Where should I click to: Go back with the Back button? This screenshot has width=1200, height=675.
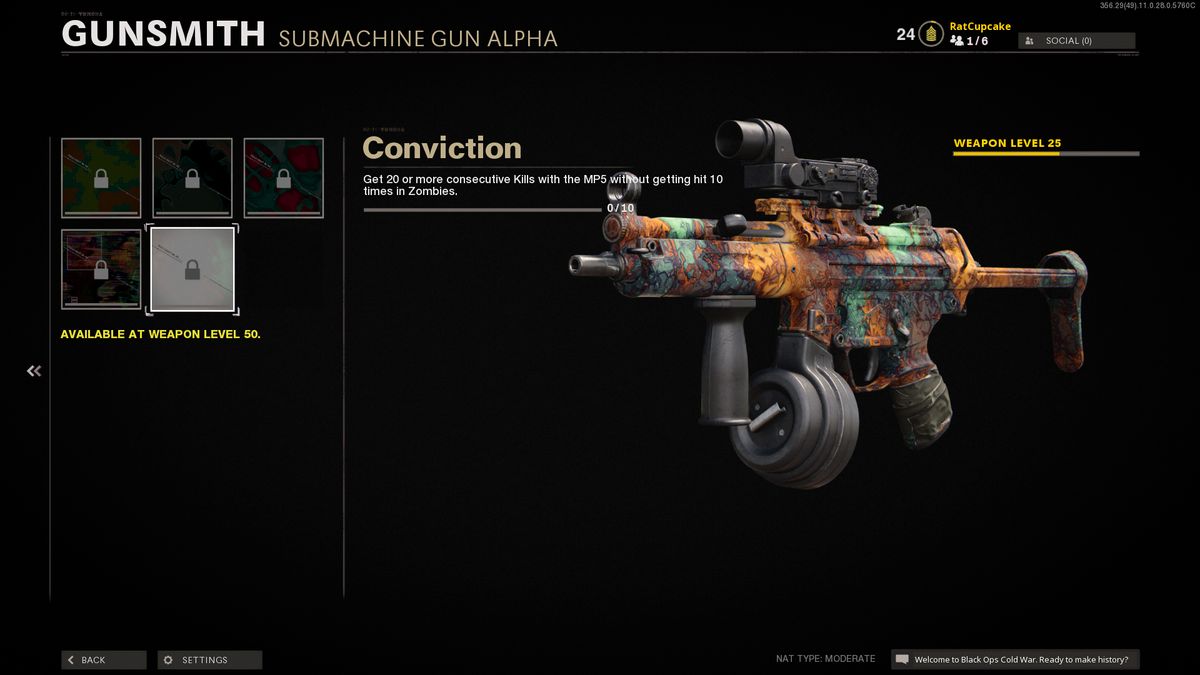pyautogui.click(x=103, y=660)
